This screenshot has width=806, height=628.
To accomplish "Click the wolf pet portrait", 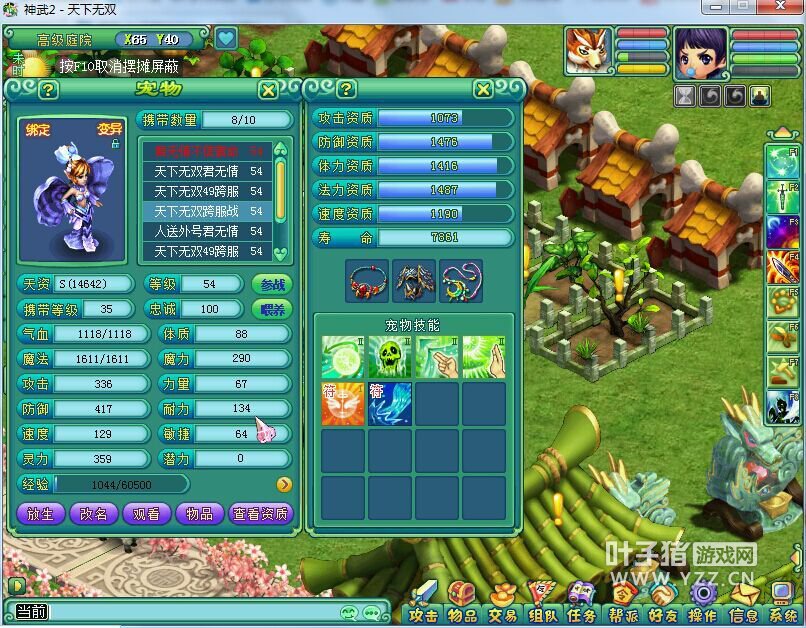I will (587, 51).
